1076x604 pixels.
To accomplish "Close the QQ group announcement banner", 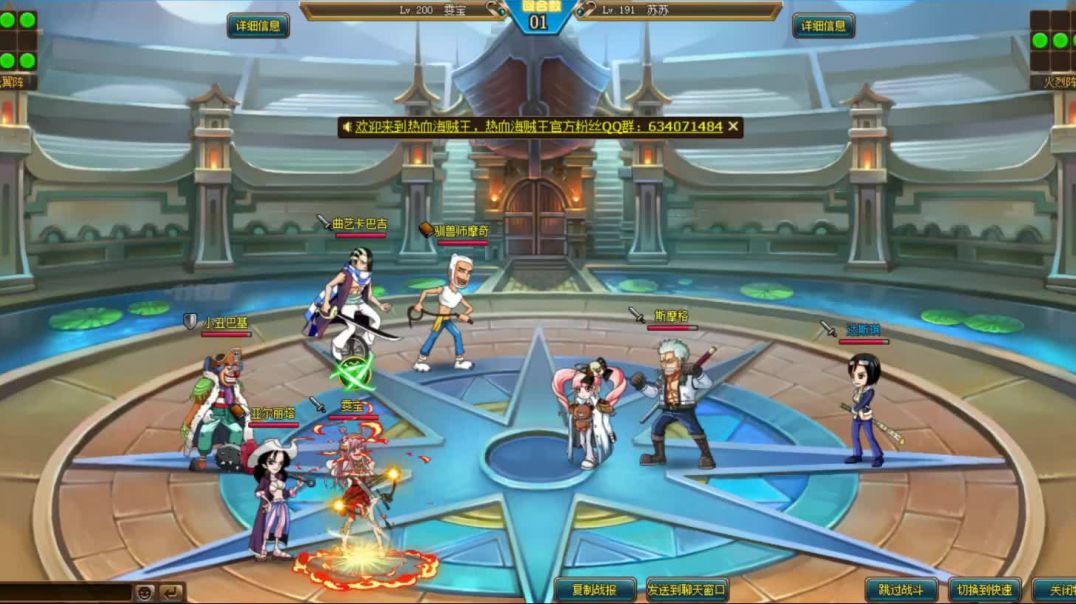I will [x=734, y=127].
